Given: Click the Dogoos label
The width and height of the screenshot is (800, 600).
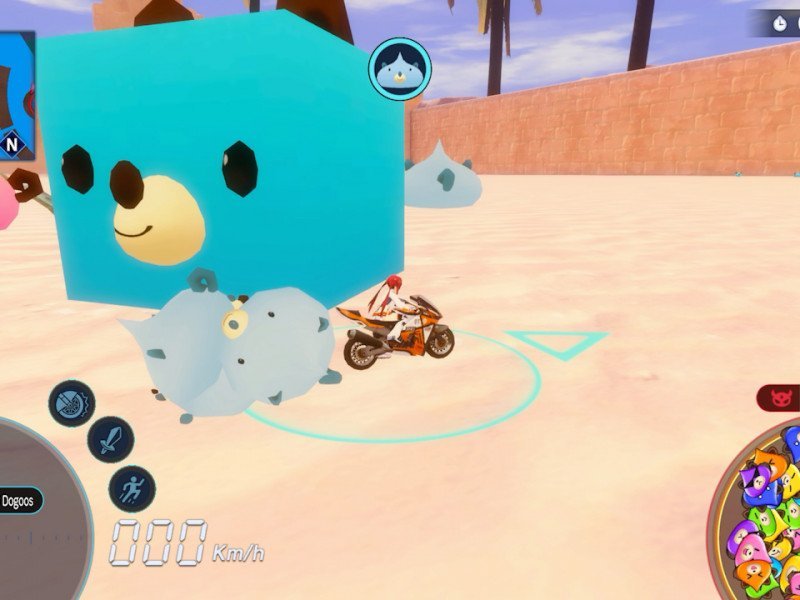Looking at the screenshot, I should [20, 499].
